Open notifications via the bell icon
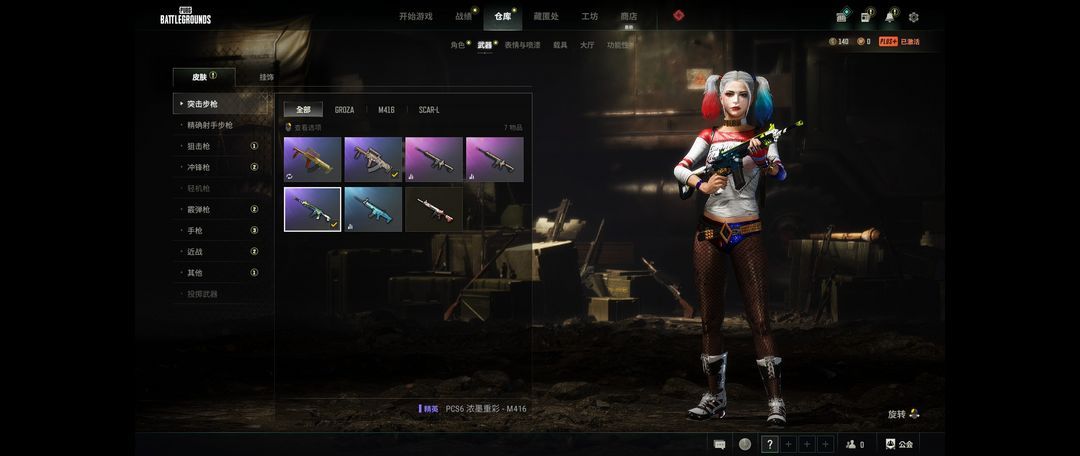 click(889, 17)
